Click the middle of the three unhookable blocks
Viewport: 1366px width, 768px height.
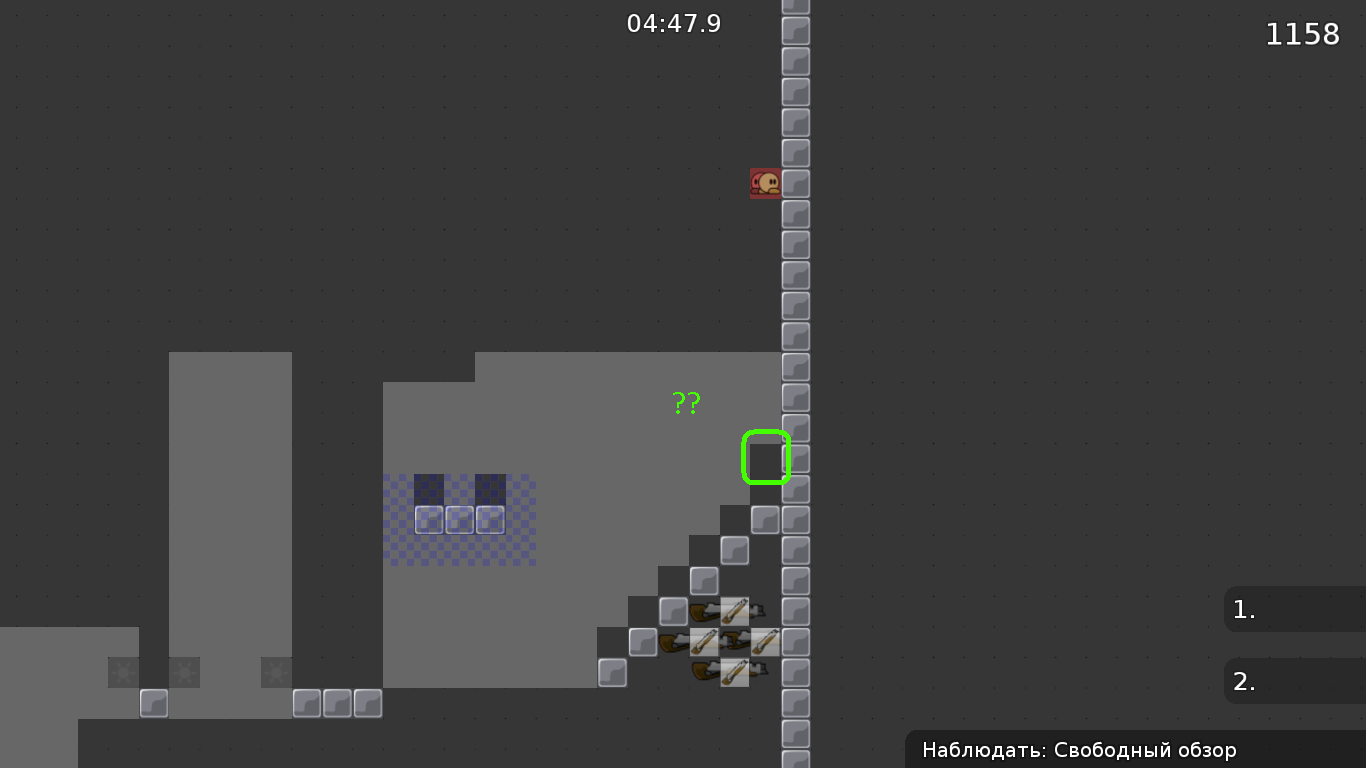coord(459,518)
